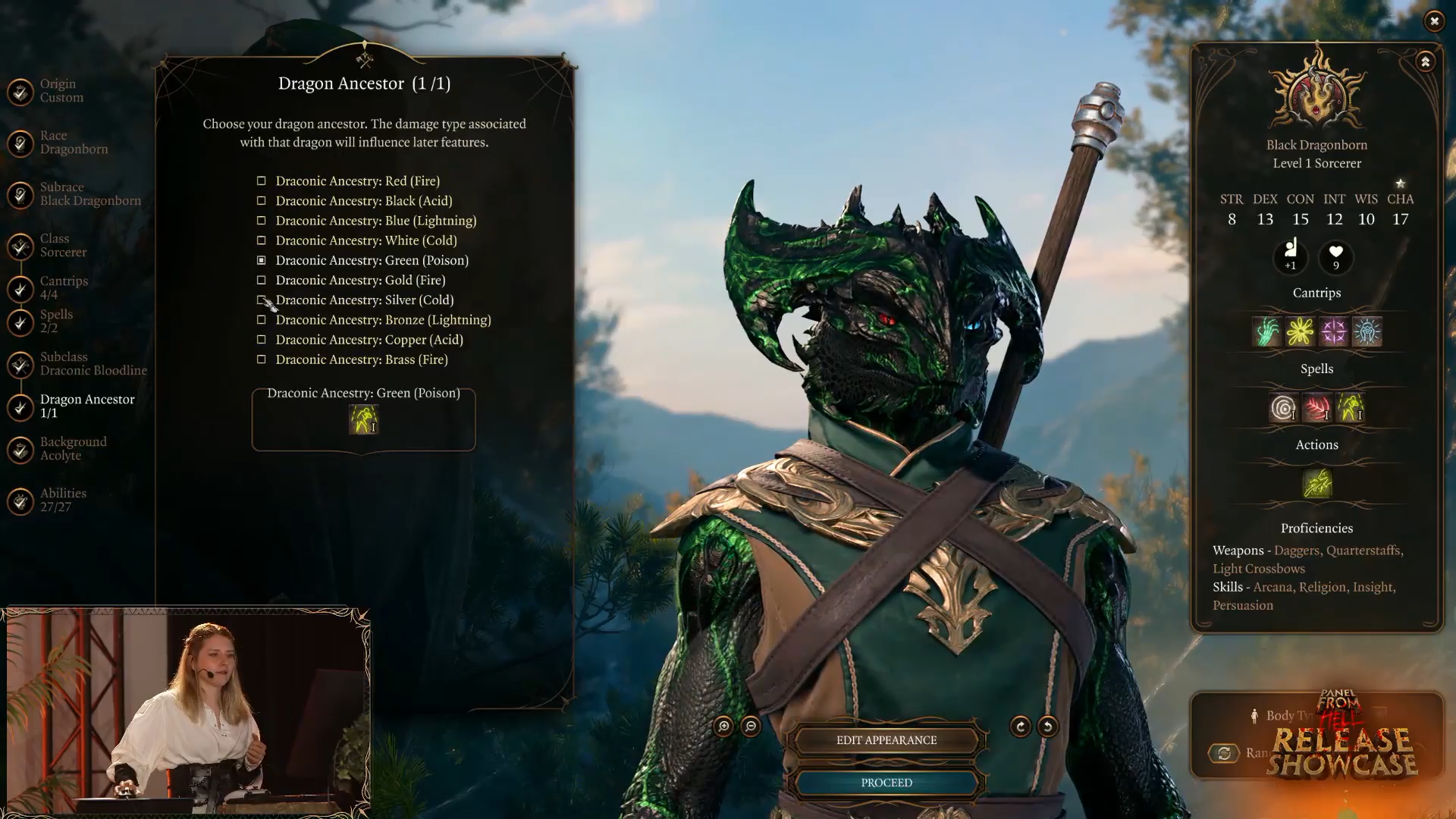The height and width of the screenshot is (819, 1456).
Task: Click the PROCEED button
Action: point(886,783)
